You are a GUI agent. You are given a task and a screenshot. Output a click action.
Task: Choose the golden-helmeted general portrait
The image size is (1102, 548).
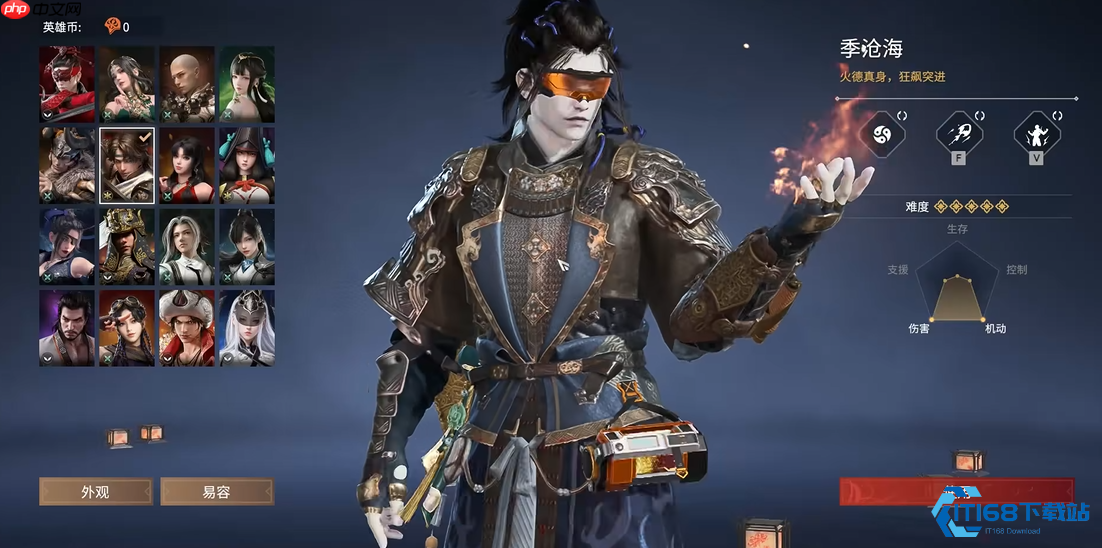pyautogui.click(x=127, y=246)
